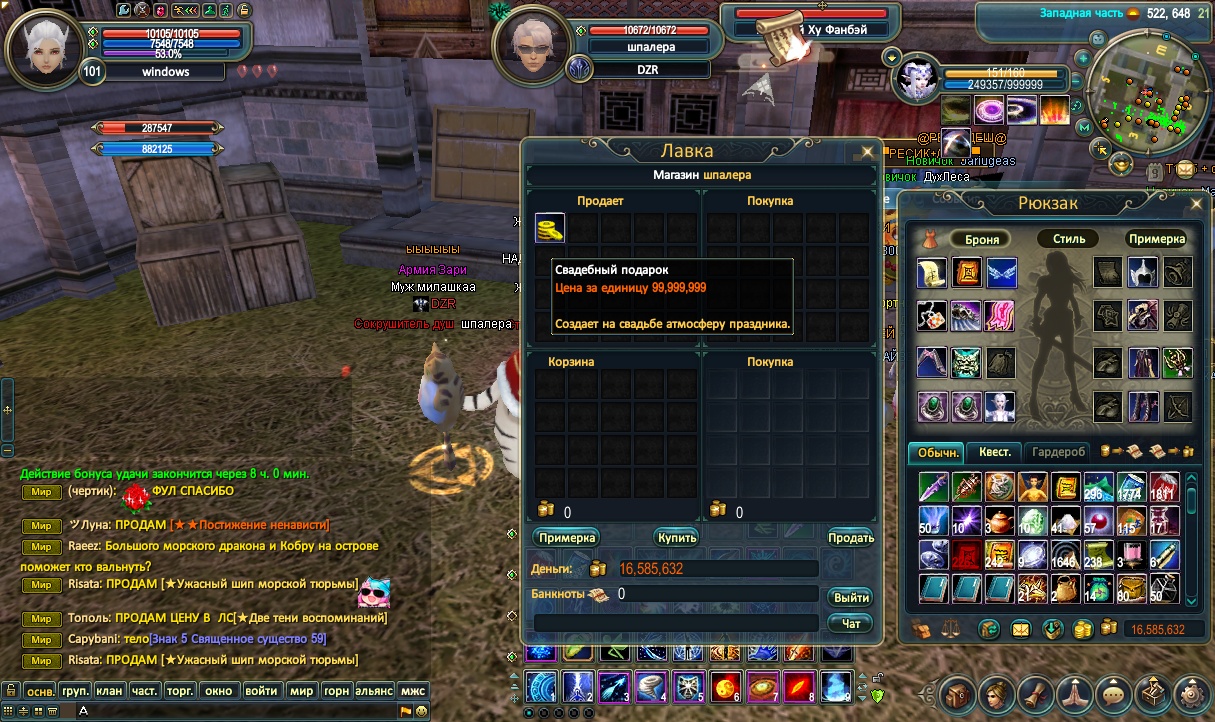Select the DZR target portrait
The width and height of the screenshot is (1215, 722).
pos(533,46)
